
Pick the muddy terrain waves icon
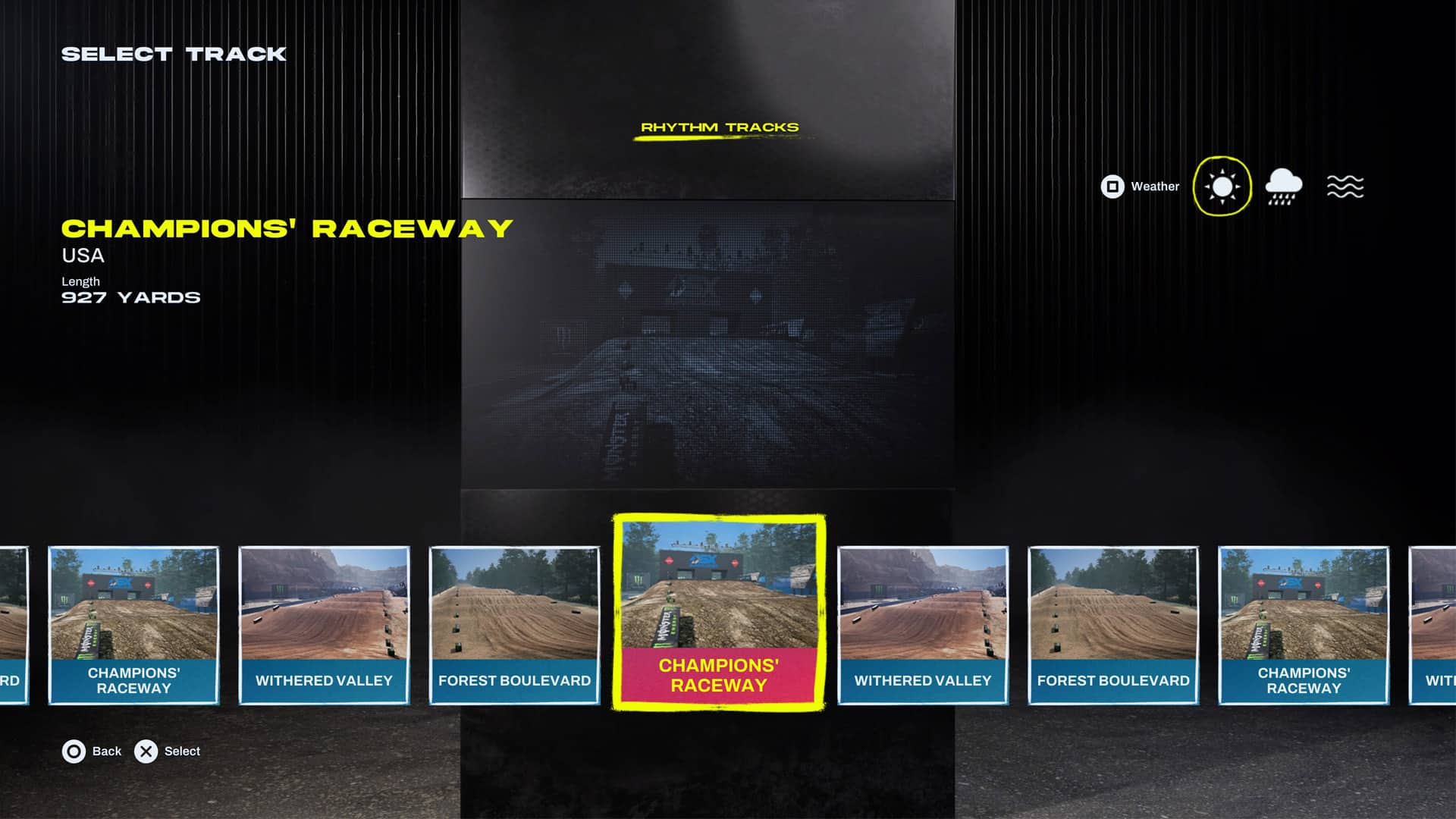[1345, 186]
